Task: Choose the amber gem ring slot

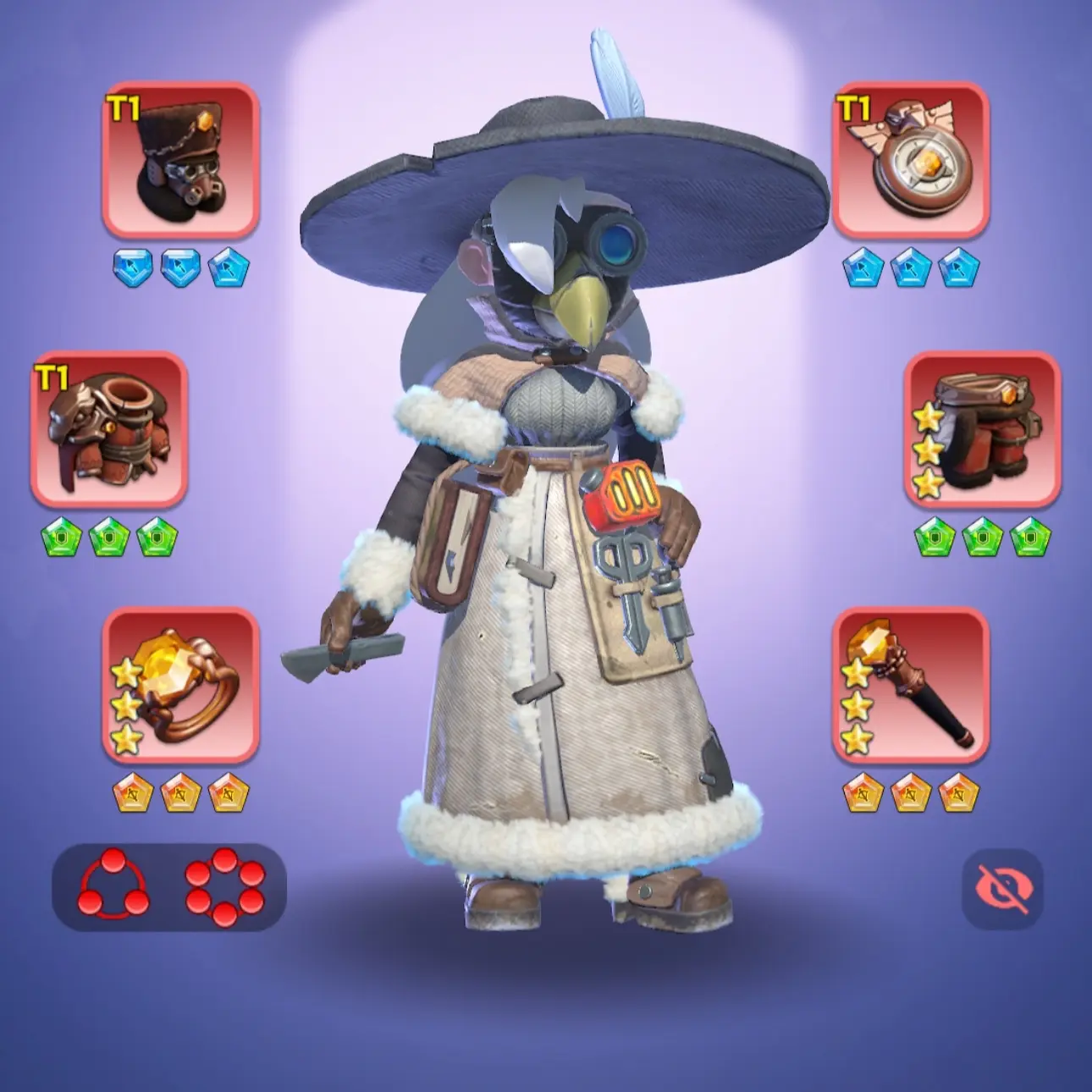Action: tap(180, 684)
